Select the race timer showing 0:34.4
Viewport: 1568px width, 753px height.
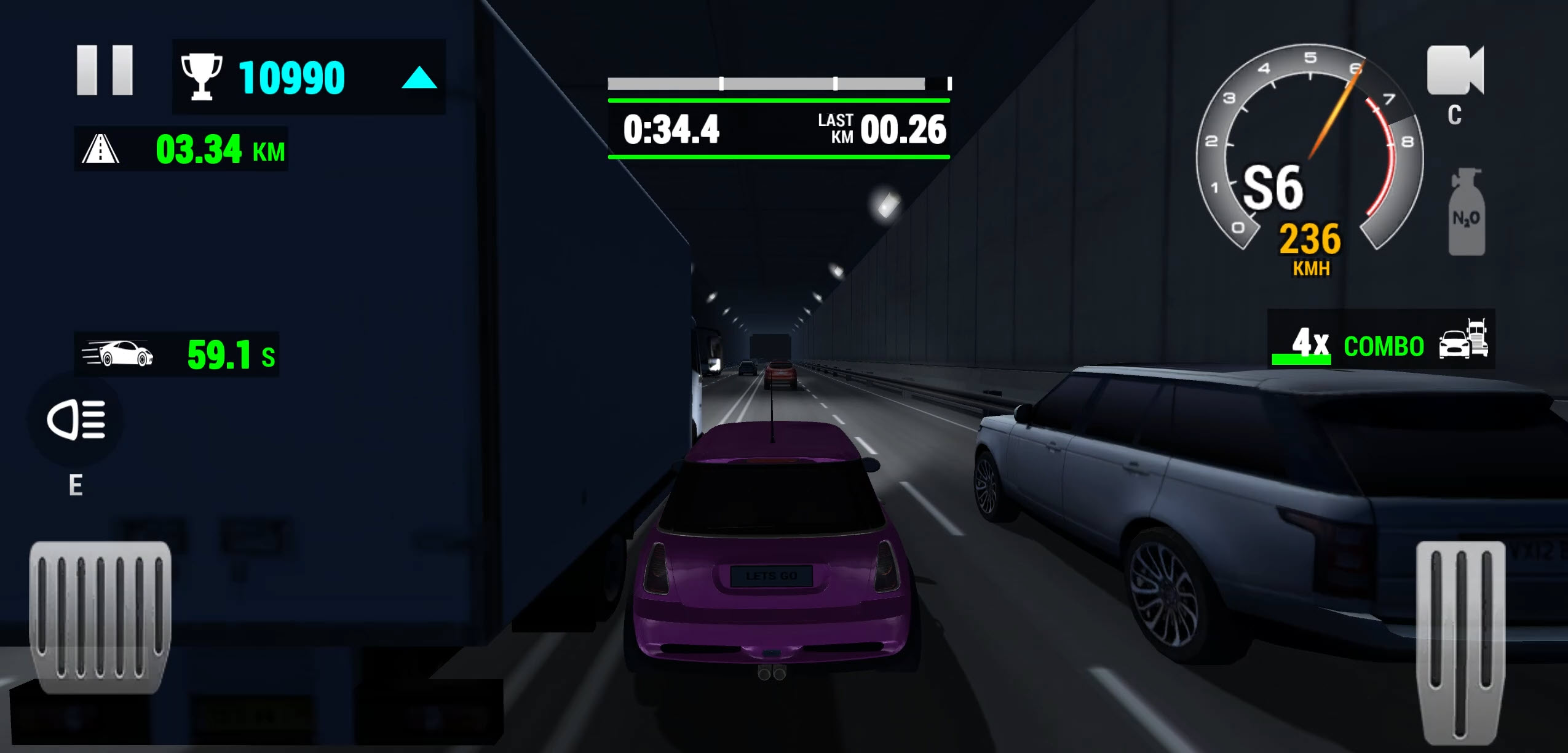click(x=671, y=130)
